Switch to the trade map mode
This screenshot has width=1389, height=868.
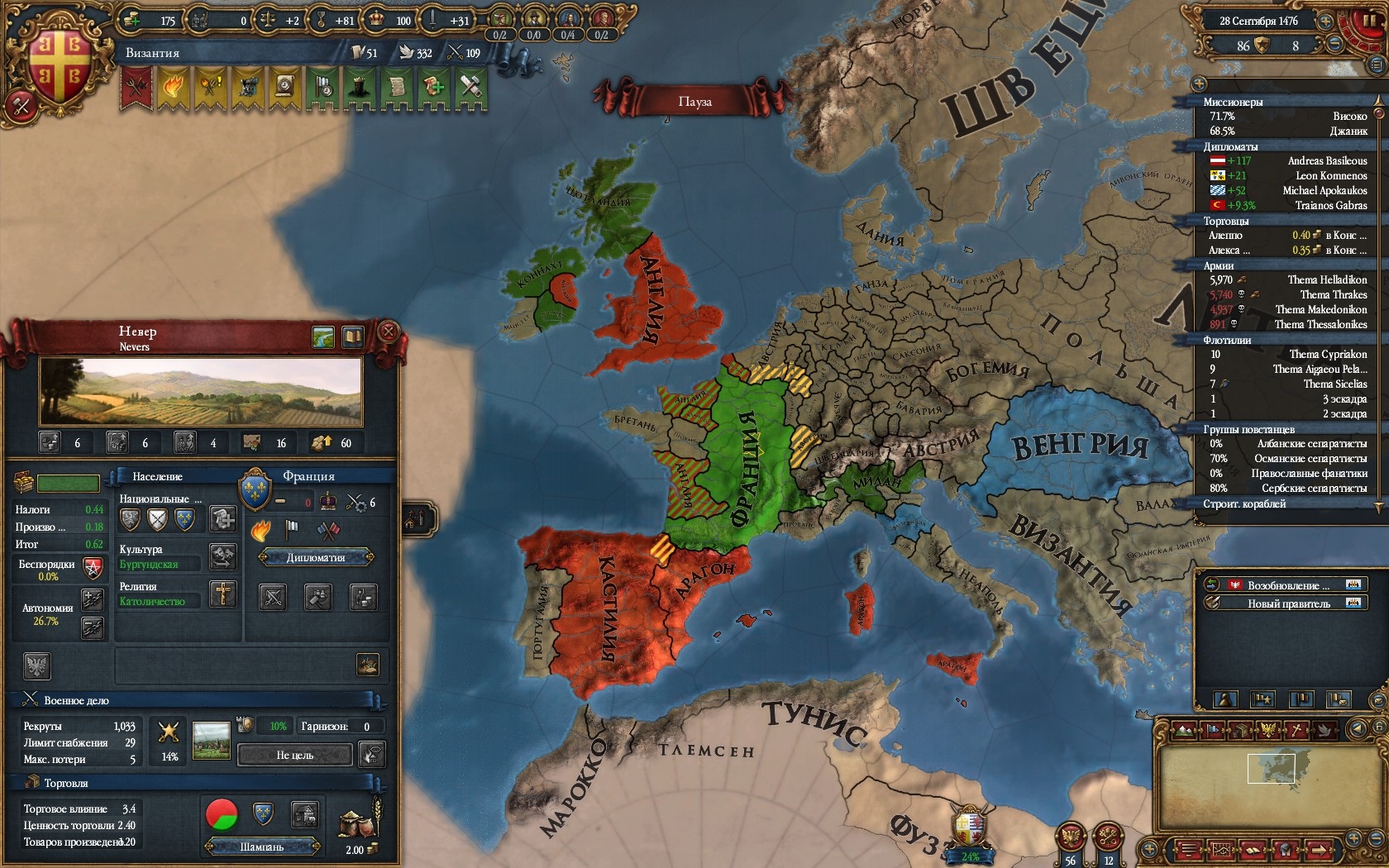click(1240, 731)
